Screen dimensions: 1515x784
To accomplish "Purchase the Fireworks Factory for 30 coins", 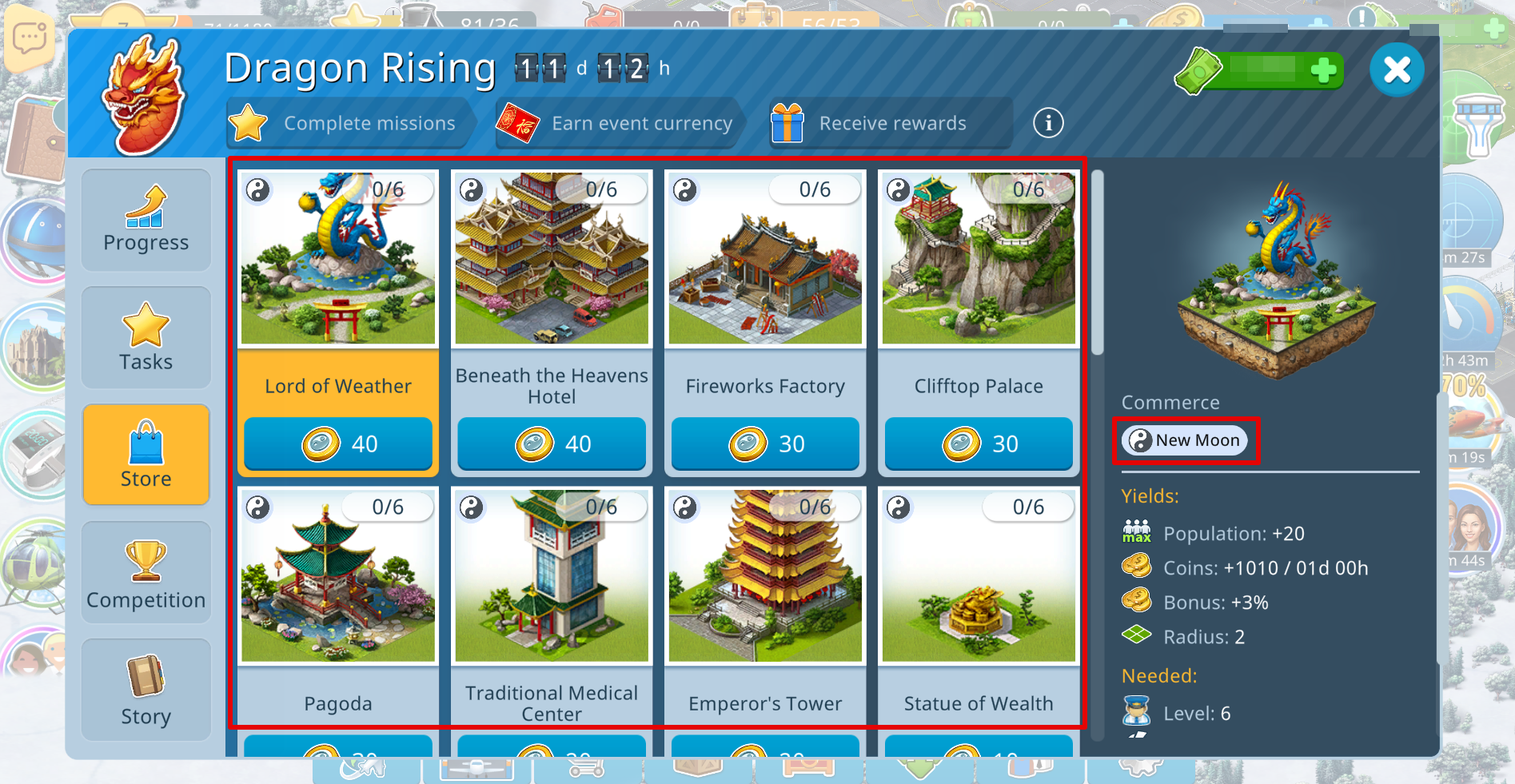I will (x=765, y=444).
